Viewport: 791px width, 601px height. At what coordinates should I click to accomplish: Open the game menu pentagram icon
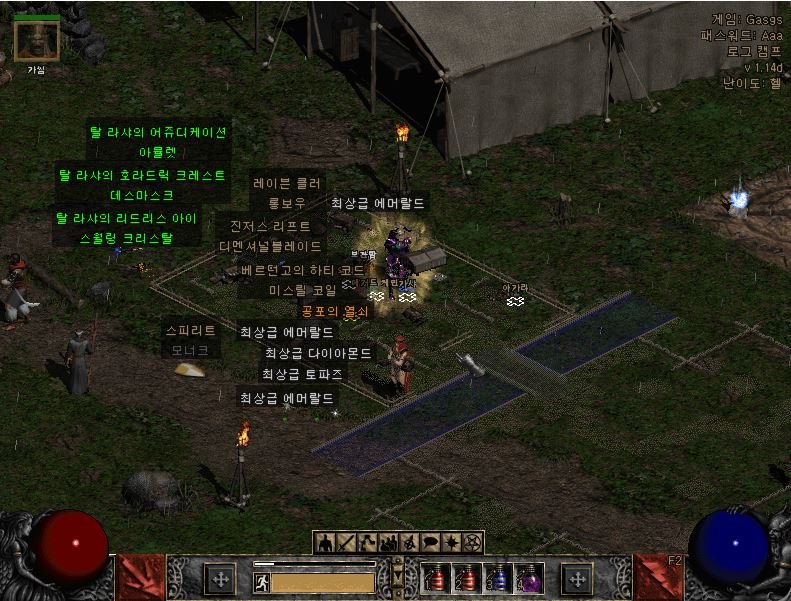[473, 543]
